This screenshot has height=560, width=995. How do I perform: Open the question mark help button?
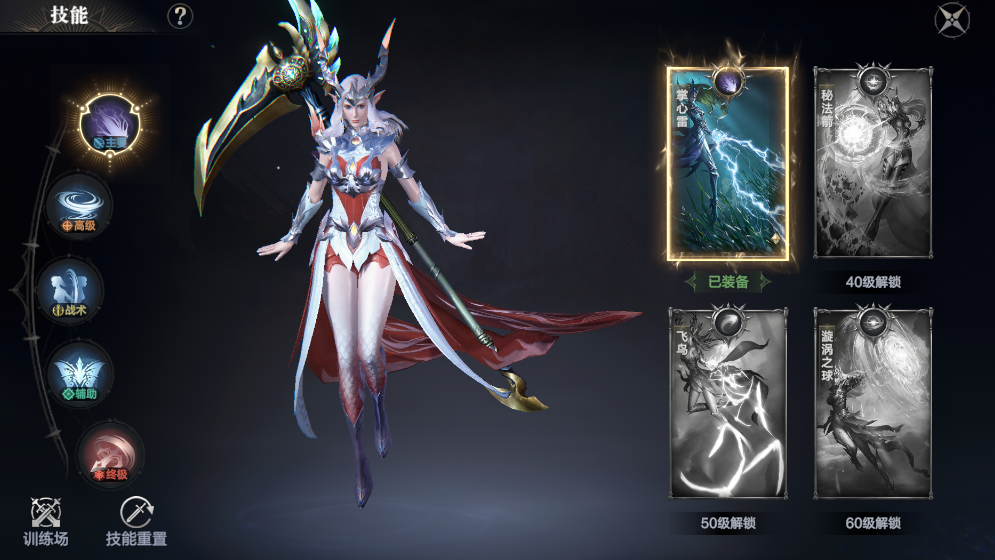(180, 16)
